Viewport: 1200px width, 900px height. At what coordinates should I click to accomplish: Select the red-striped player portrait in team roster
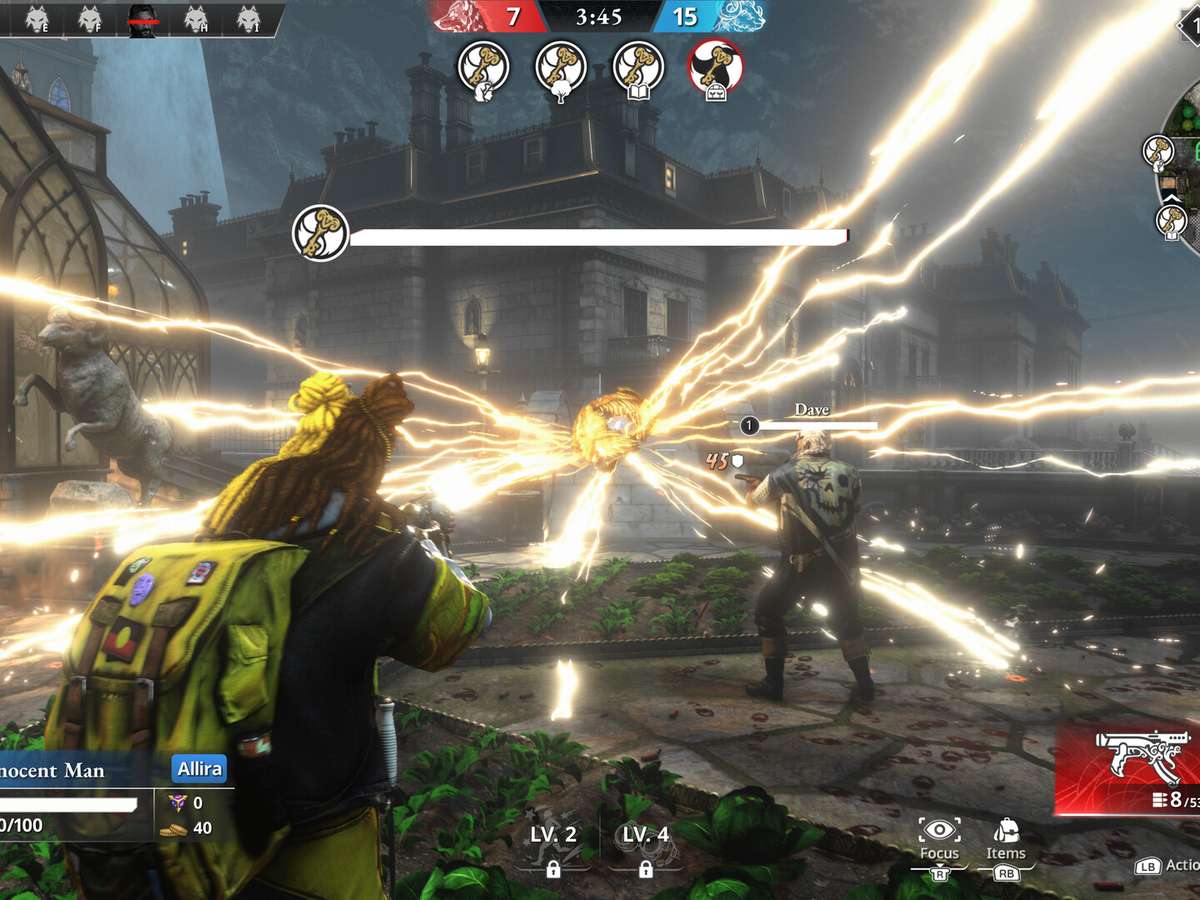142,19
